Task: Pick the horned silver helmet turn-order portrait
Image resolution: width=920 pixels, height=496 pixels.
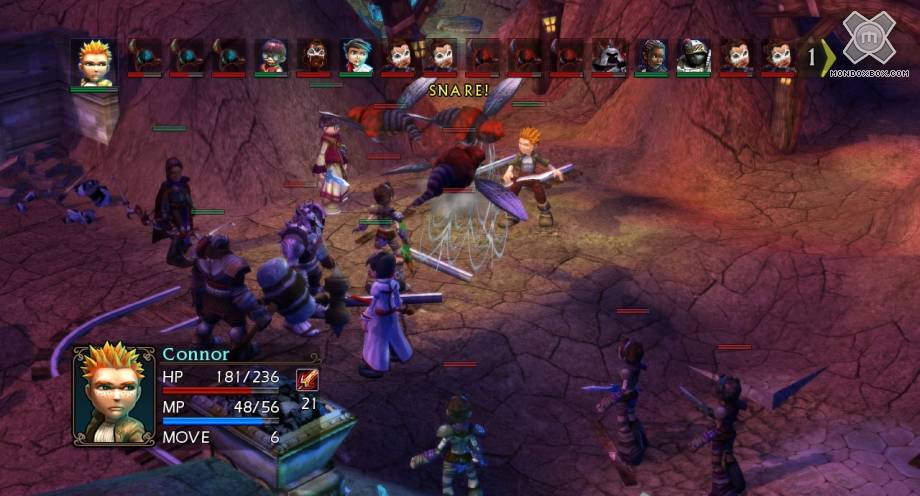Action: coord(609,56)
